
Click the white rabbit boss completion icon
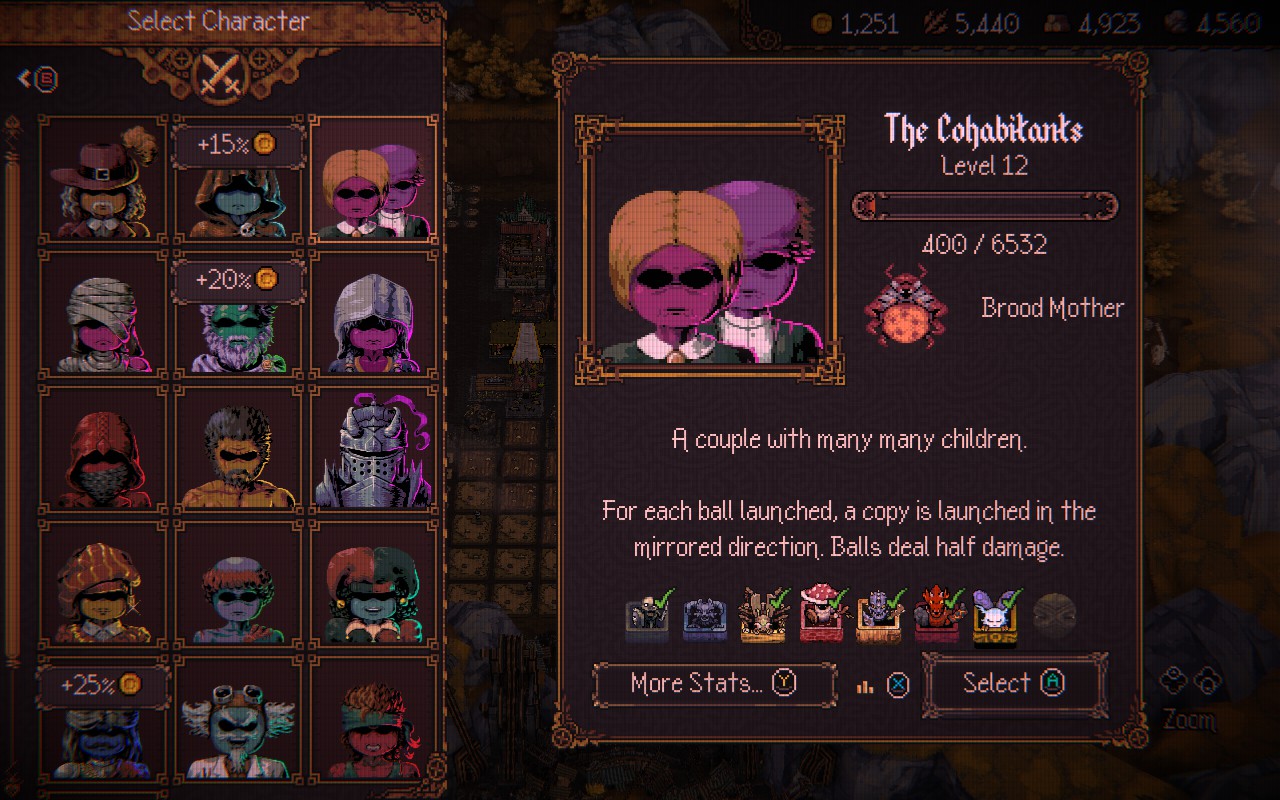(x=993, y=614)
